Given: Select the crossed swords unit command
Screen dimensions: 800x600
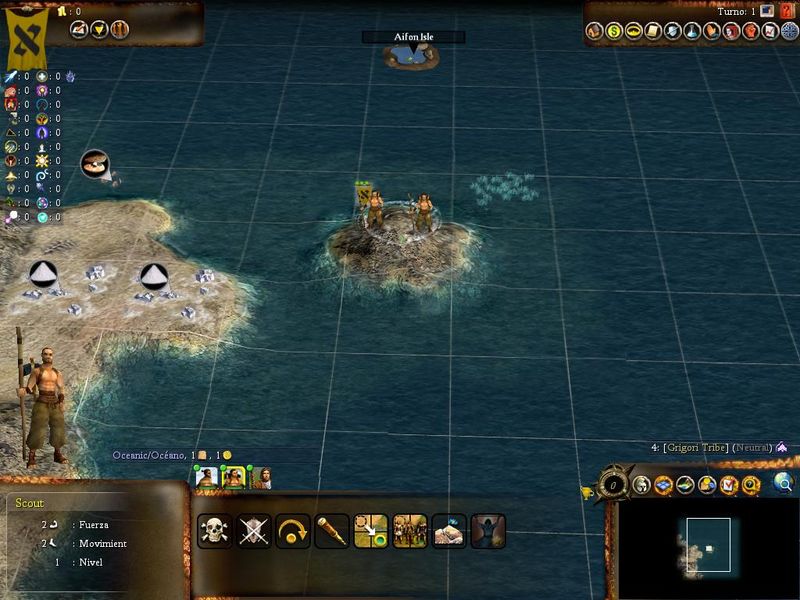Looking at the screenshot, I should (254, 531).
